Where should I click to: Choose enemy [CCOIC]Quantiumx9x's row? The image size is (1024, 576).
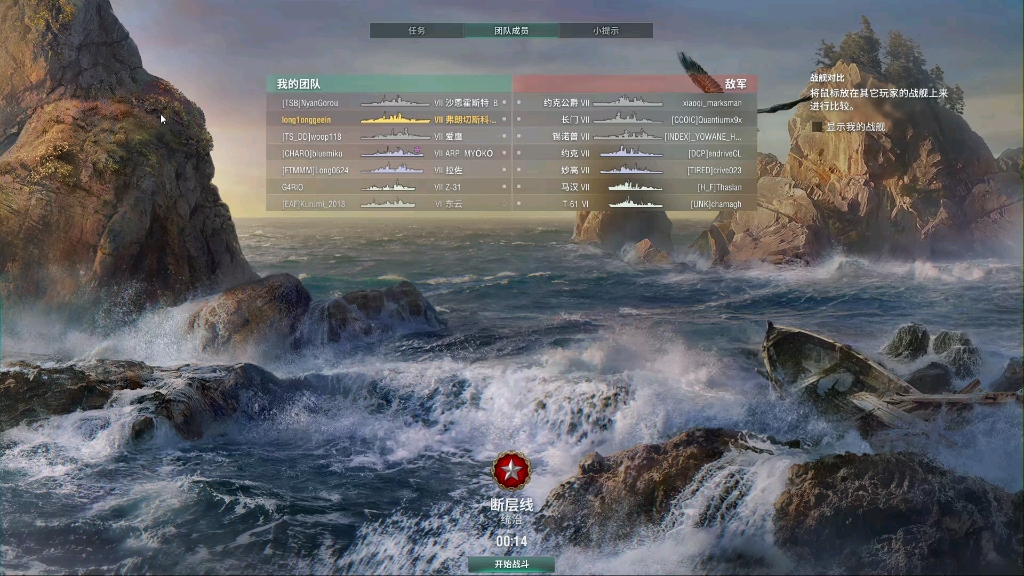pyautogui.click(x=635, y=119)
